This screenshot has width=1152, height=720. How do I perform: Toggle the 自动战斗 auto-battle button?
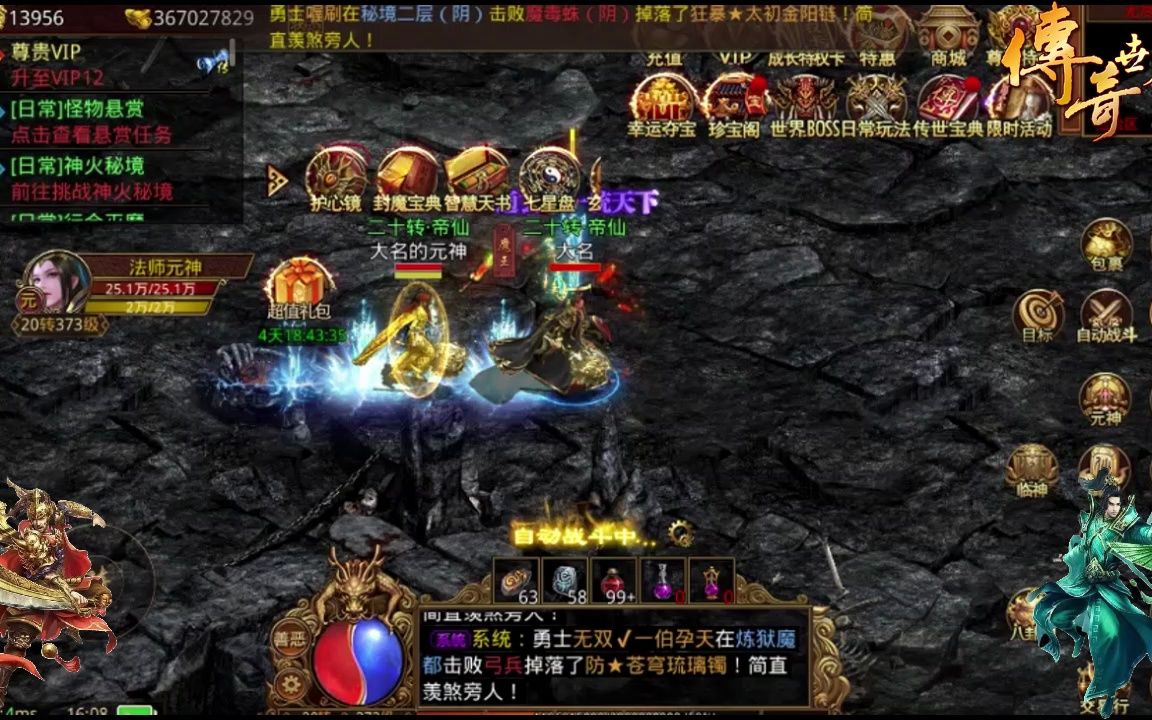click(x=1106, y=313)
